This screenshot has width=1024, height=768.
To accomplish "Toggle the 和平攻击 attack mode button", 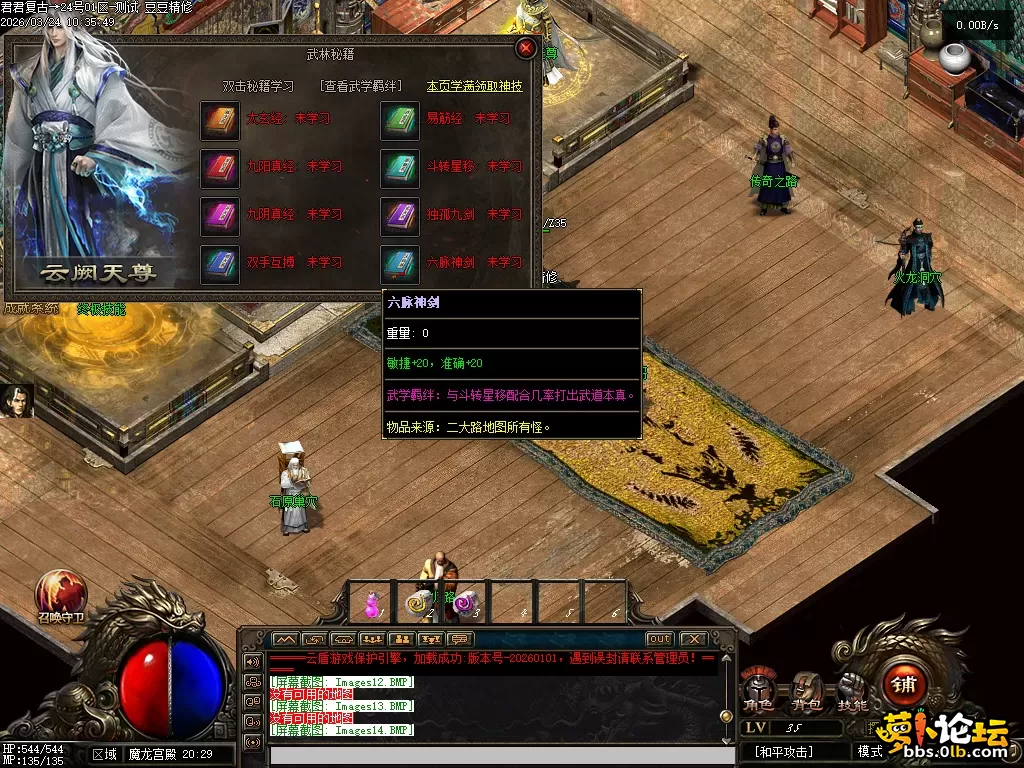I will 785,751.
